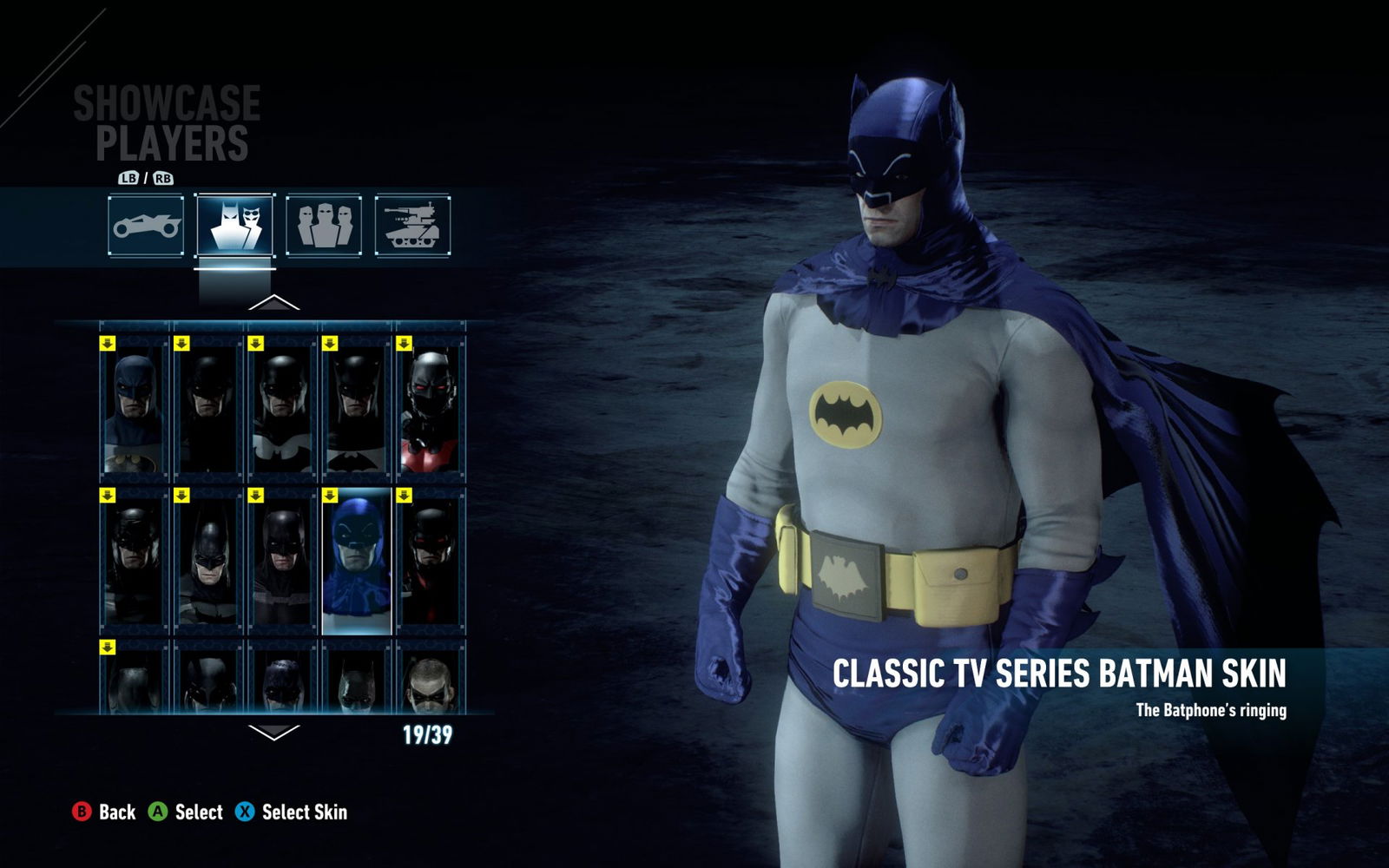Select the highlighted Classic TV Series Batman skin
Screen dimensions: 1389x868
click(356, 560)
